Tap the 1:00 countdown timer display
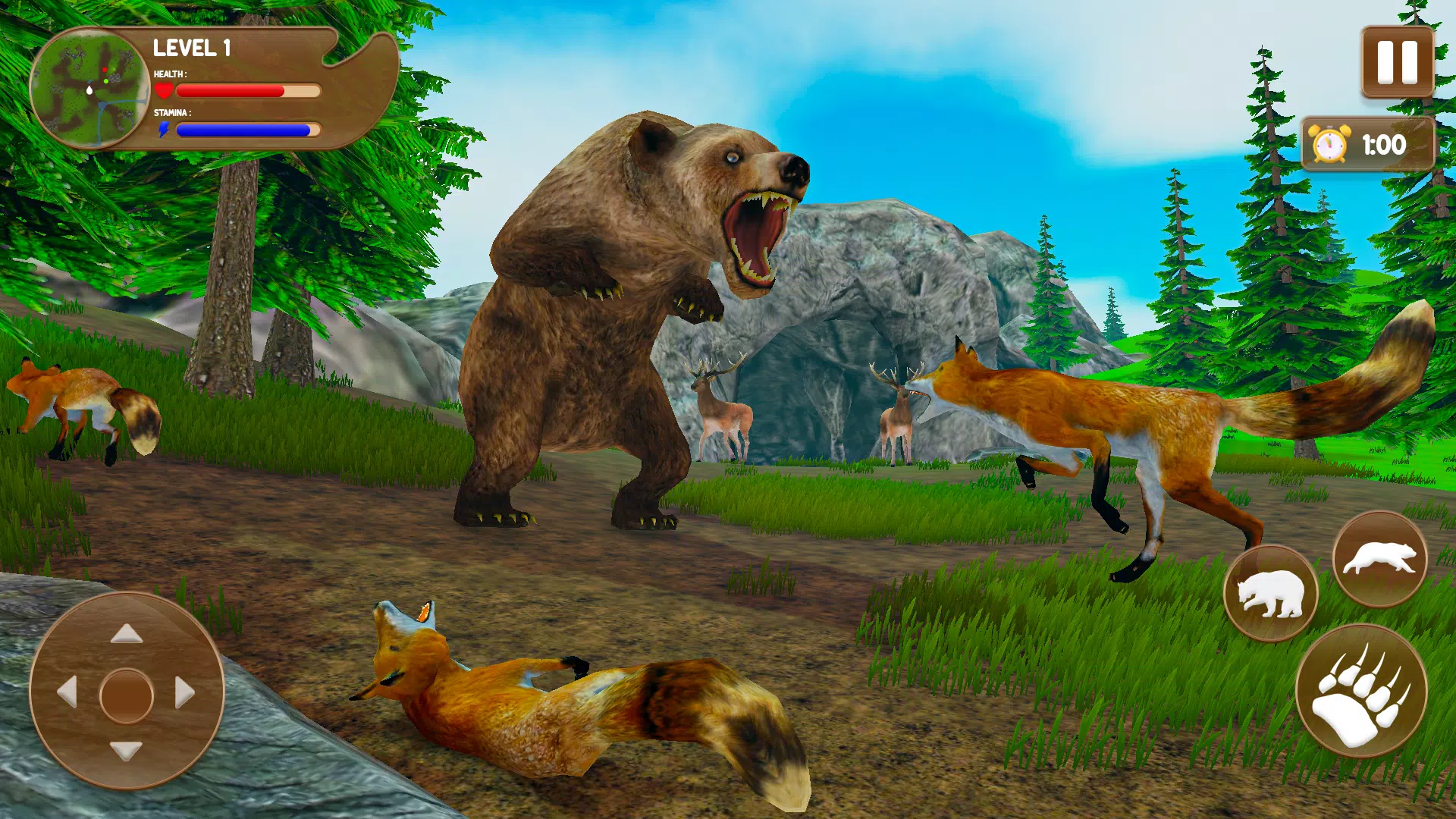1456x819 pixels. (1385, 144)
